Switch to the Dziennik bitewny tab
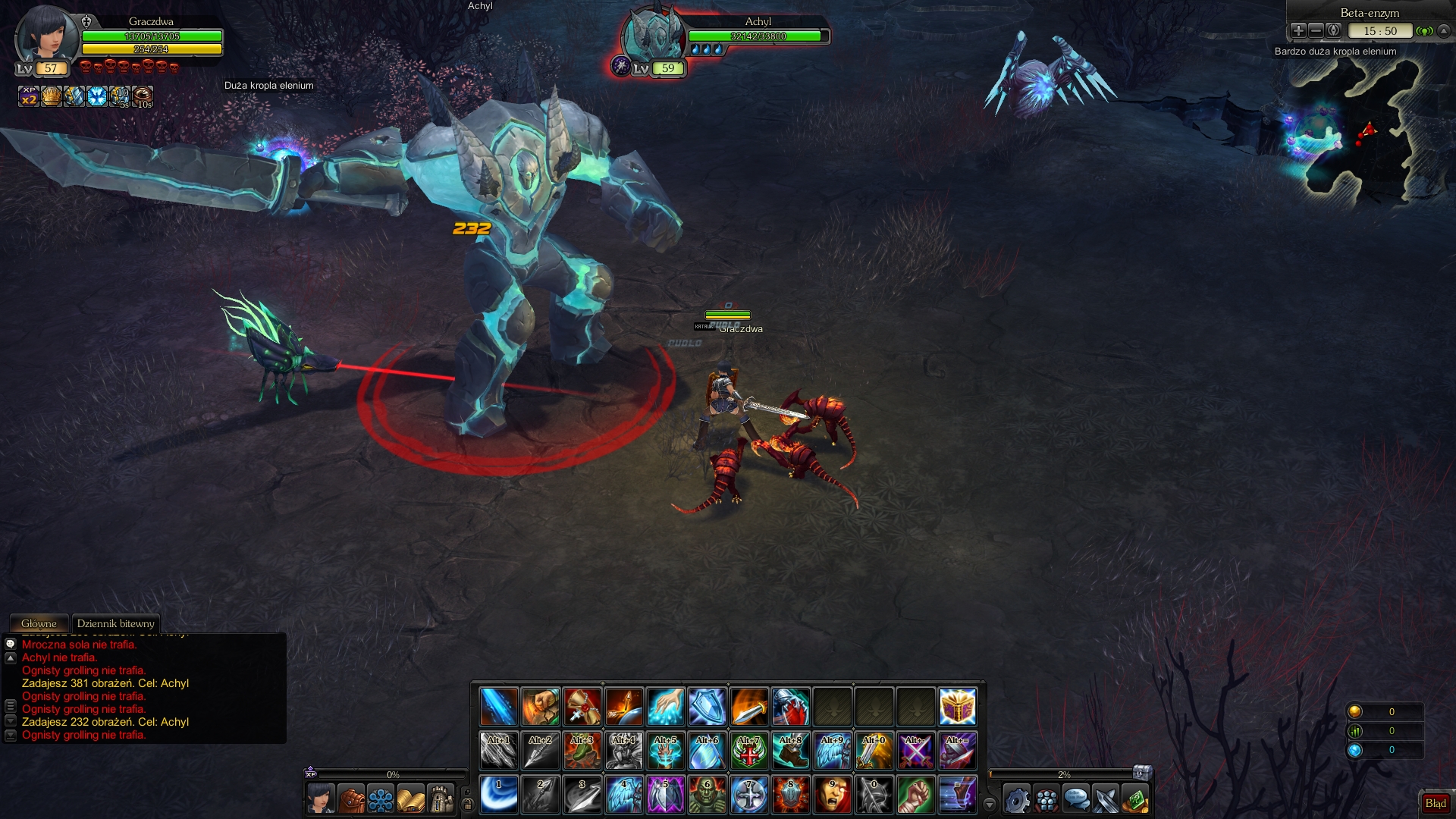The height and width of the screenshot is (819, 1456). pos(115,623)
